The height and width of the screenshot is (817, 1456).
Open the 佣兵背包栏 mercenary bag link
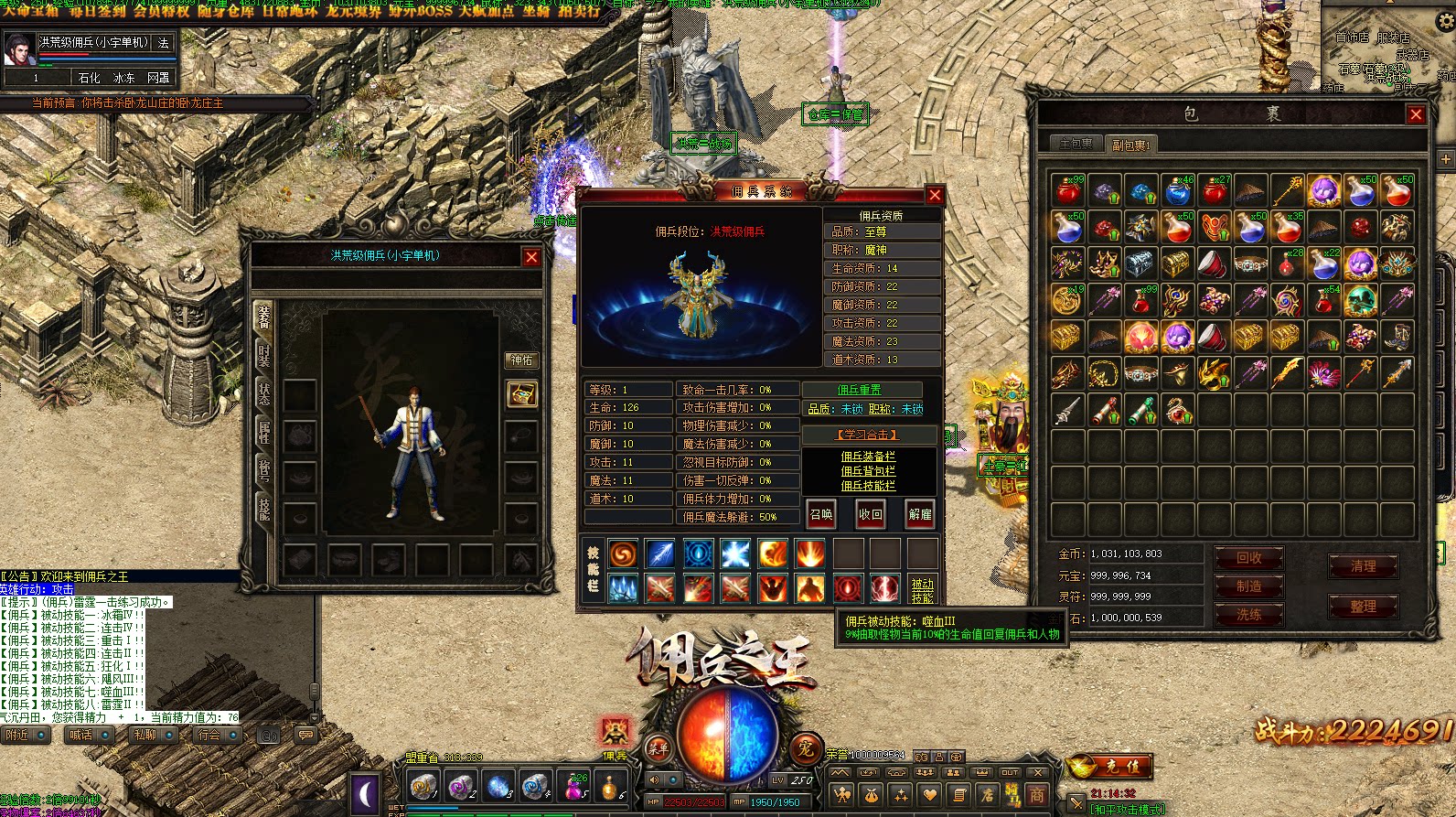[x=868, y=471]
